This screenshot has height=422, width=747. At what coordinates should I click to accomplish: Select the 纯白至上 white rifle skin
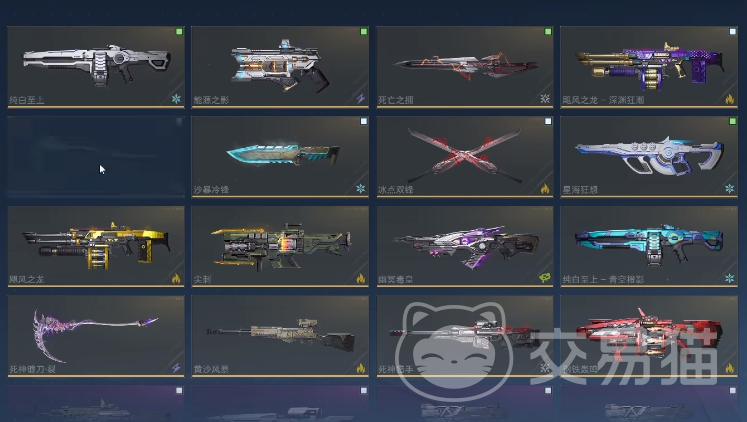click(x=95, y=65)
